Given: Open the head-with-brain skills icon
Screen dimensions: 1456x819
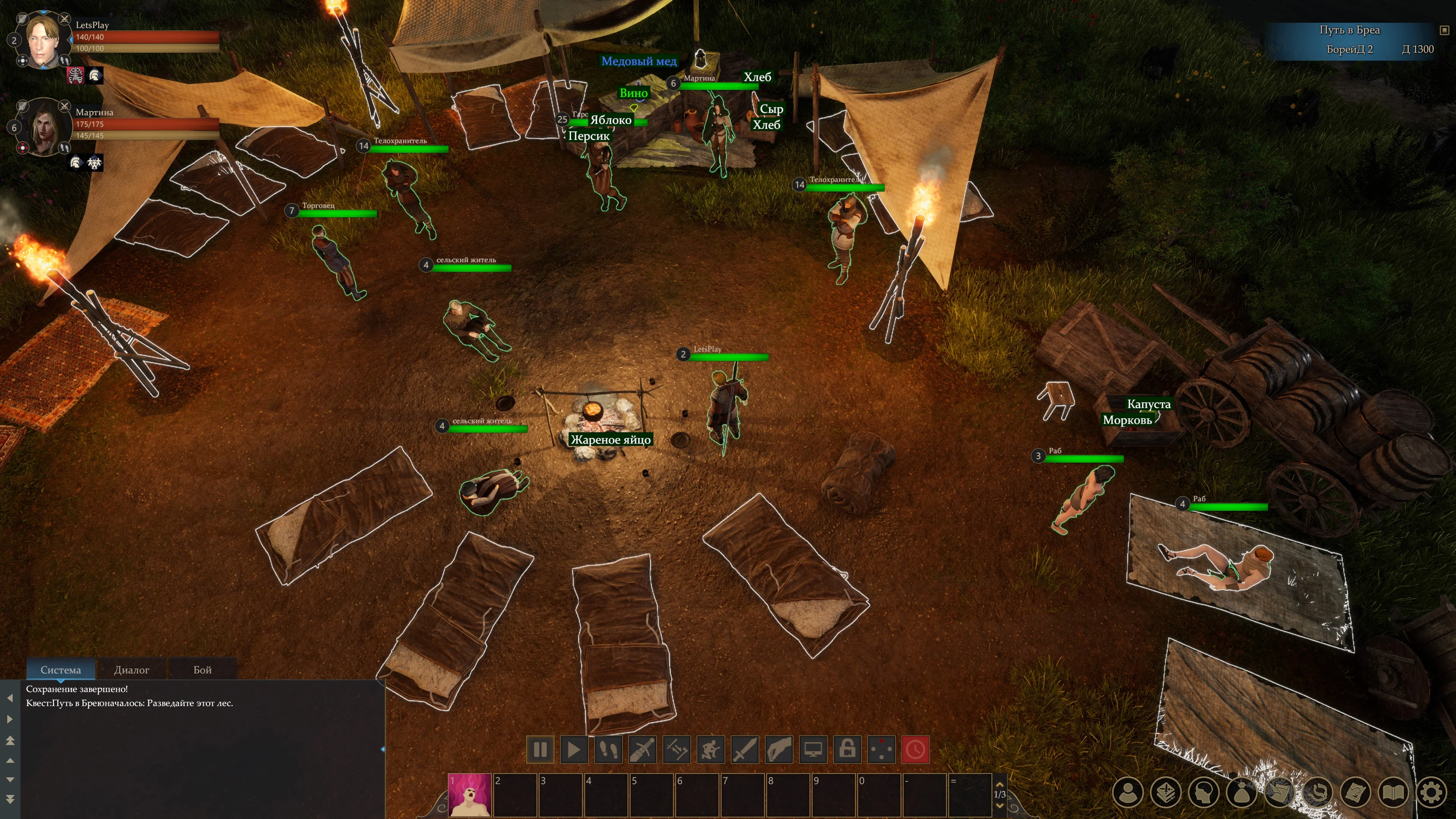Looking at the screenshot, I should pyautogui.click(x=1204, y=793).
